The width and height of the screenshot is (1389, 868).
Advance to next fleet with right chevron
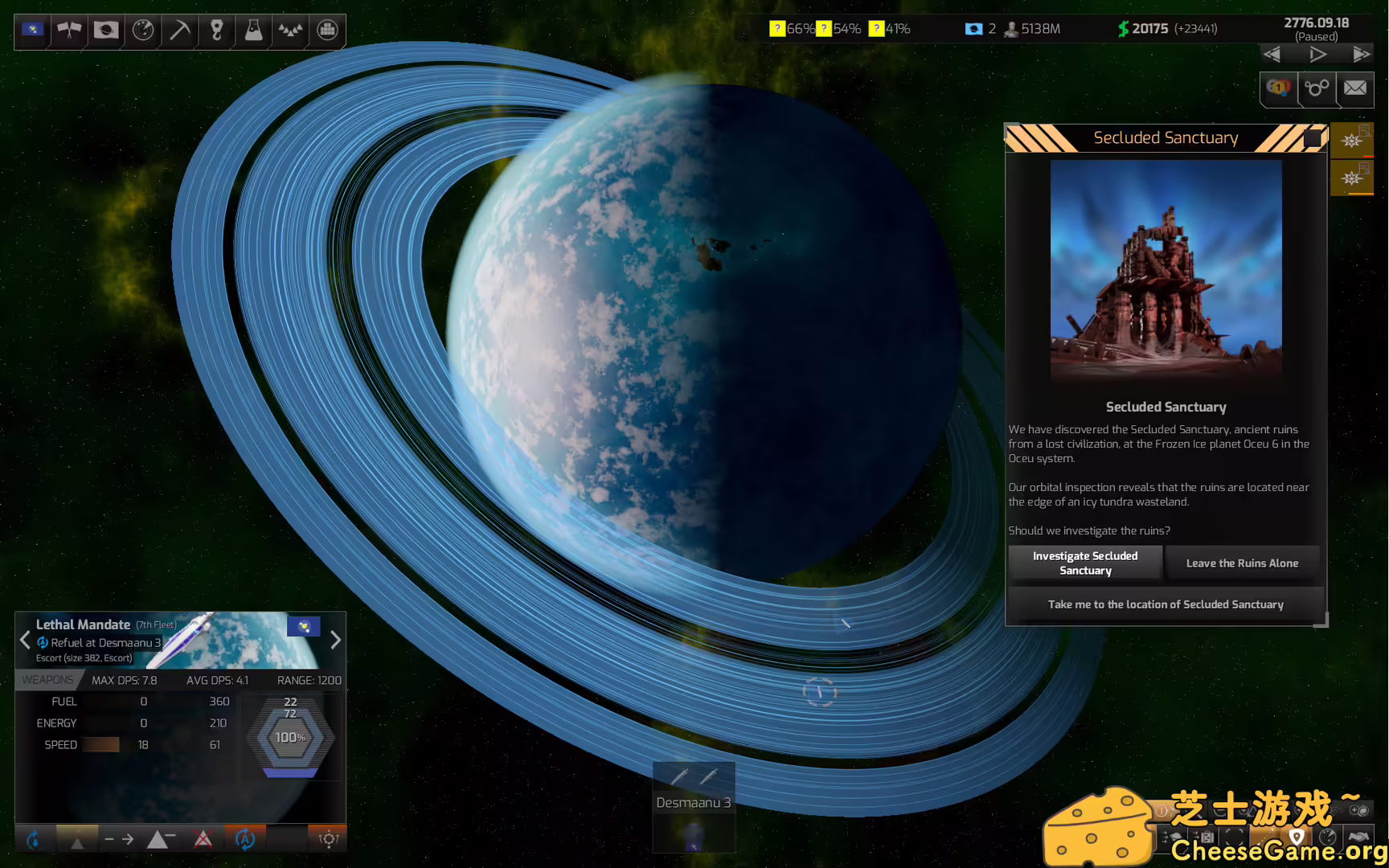point(336,641)
